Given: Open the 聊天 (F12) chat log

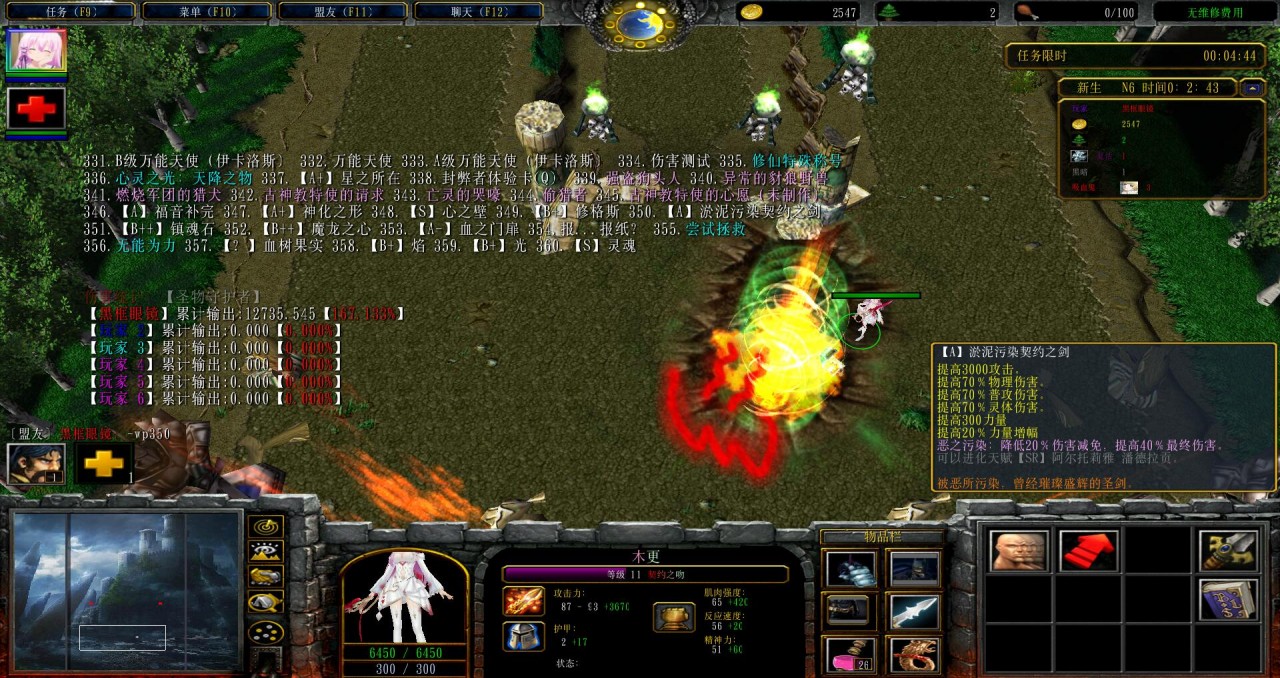Looking at the screenshot, I should coord(478,11).
